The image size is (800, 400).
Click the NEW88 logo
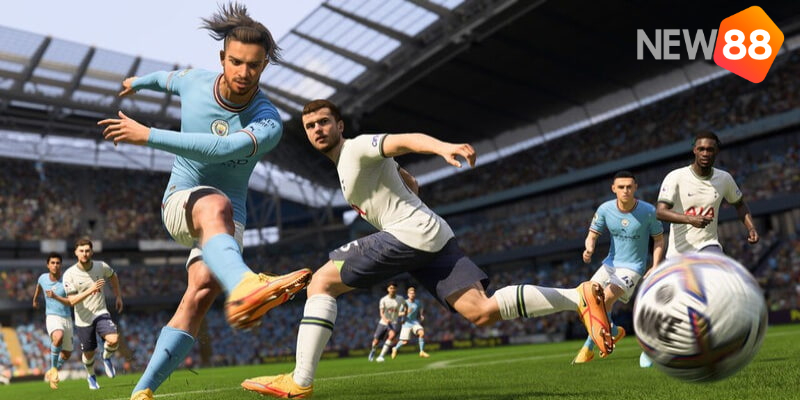(710, 43)
